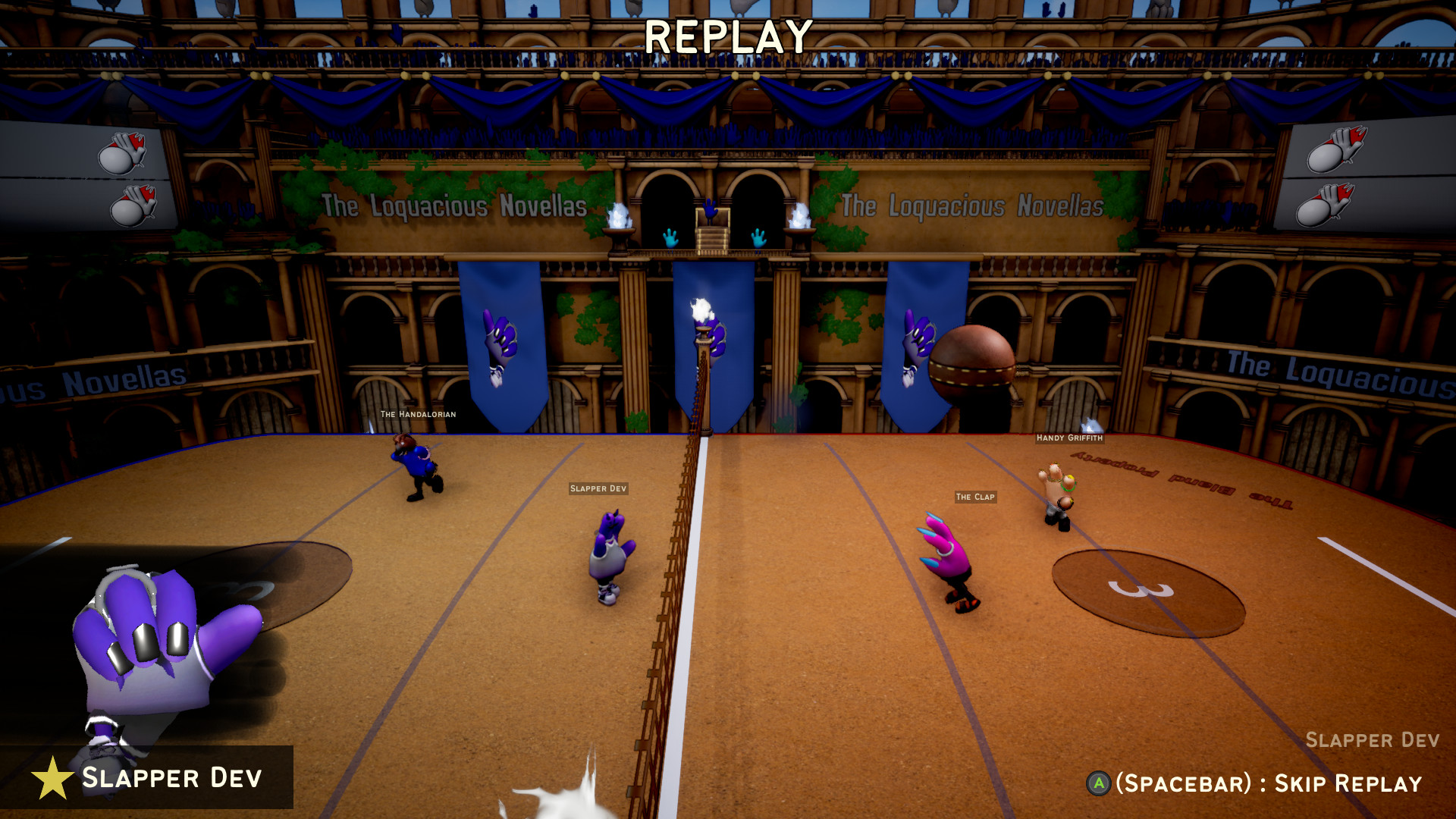Viewport: 1456px width, 819px height.
Task: Click The Handalorian player name tag
Action: click(x=419, y=414)
